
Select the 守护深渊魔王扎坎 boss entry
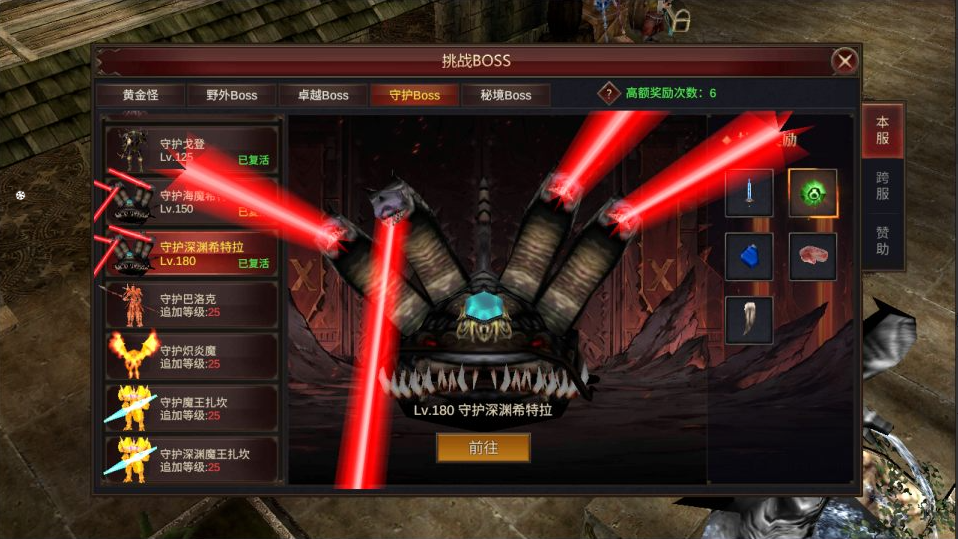coord(192,460)
